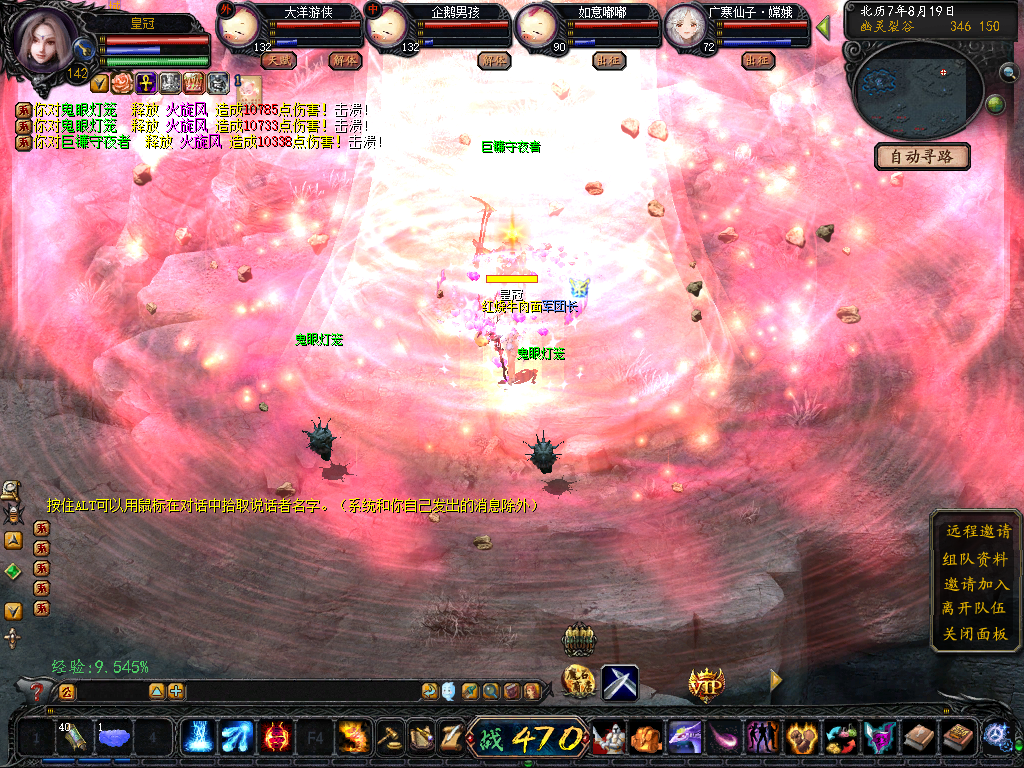Screen dimensions: 1024x768
Task: Click the 天赋 talent button under 大洋游侠
Action: coord(278,60)
